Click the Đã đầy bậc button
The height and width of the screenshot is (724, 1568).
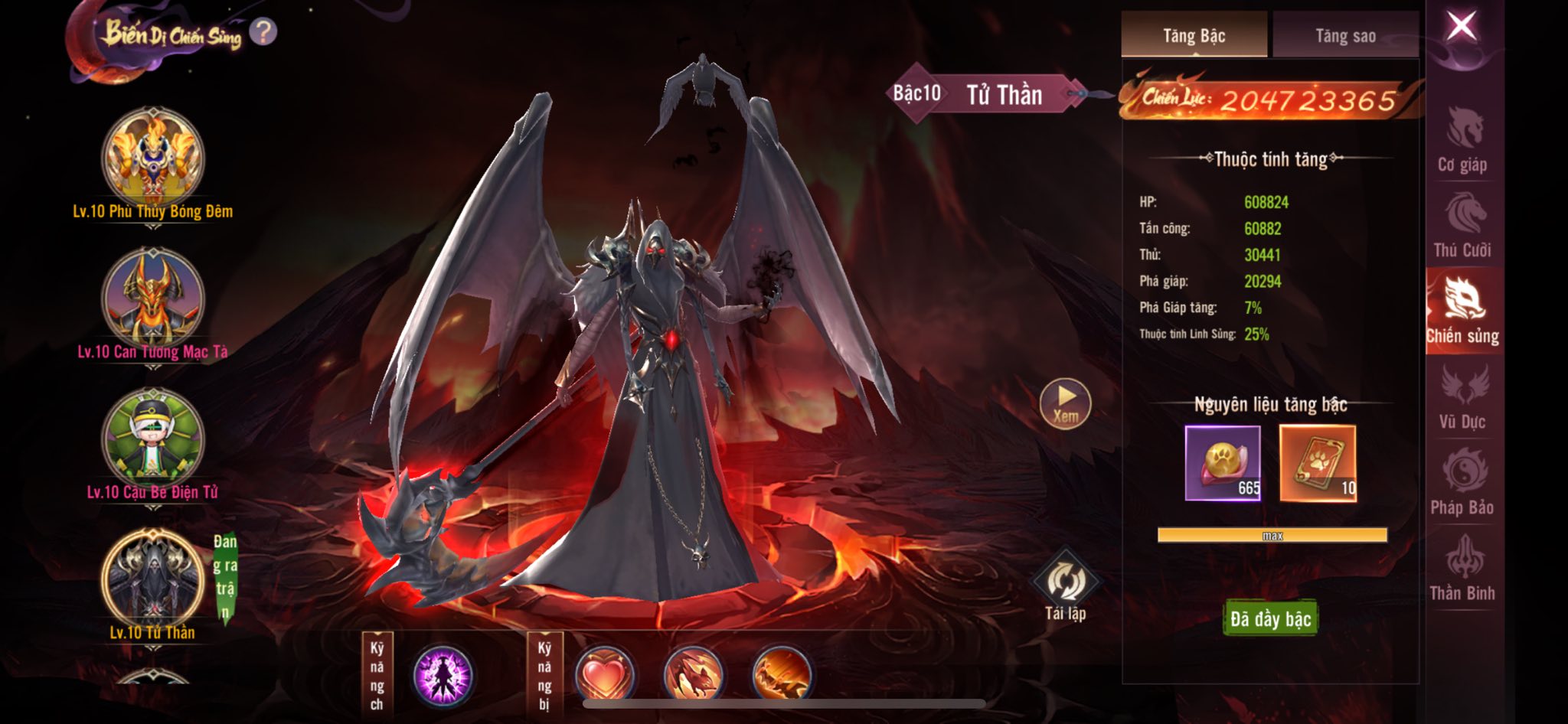[x=1270, y=618]
